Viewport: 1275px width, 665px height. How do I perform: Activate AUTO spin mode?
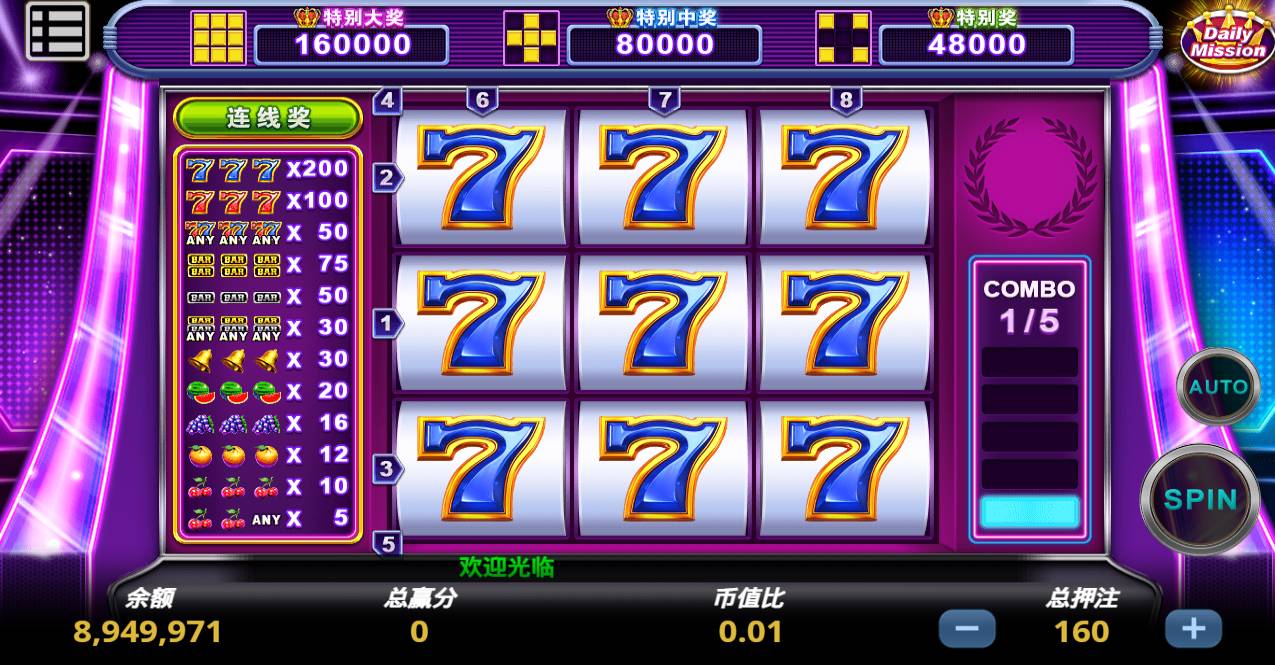point(1217,387)
